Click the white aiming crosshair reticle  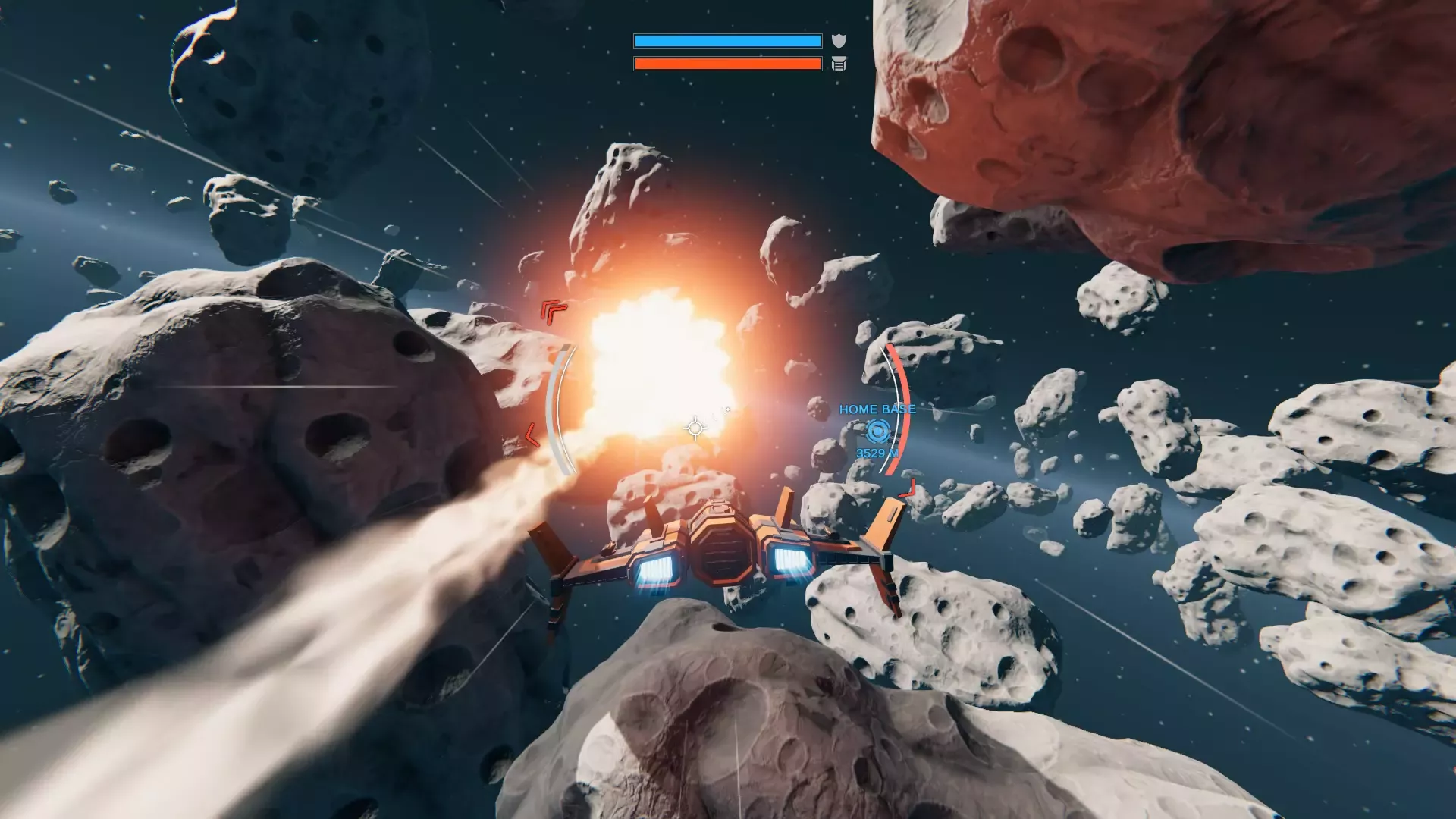point(695,428)
